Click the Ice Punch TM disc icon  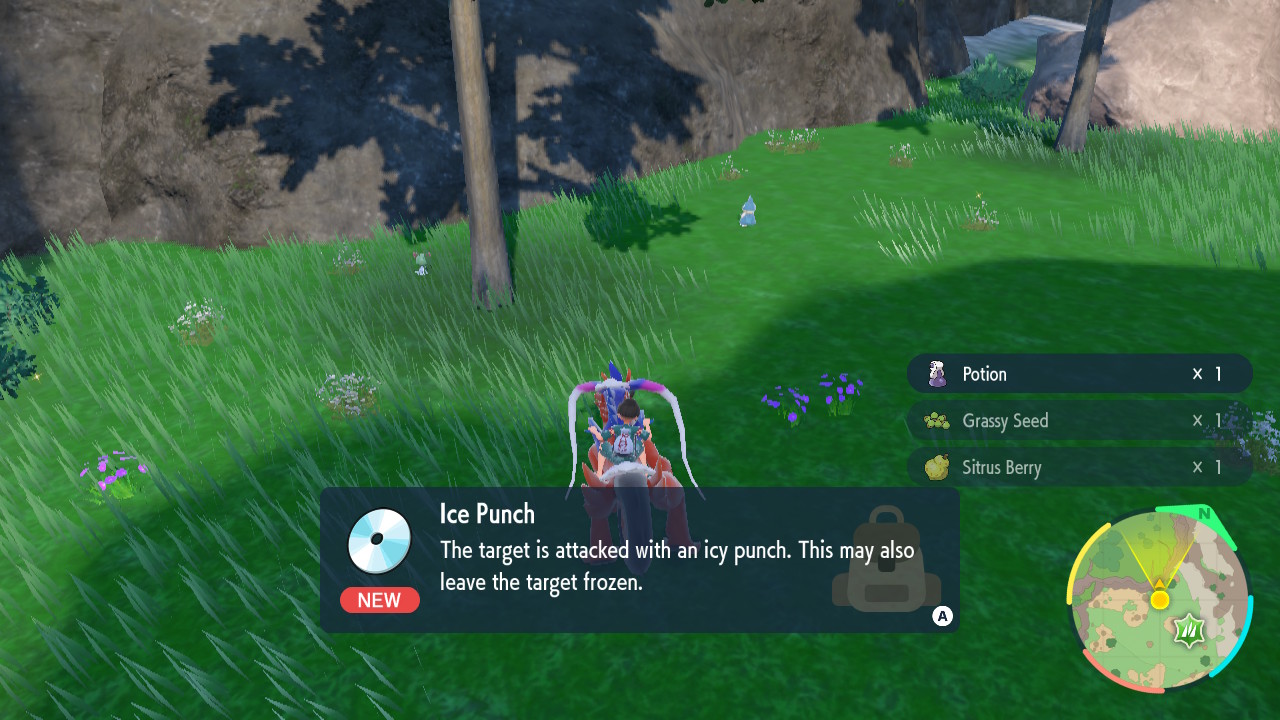click(380, 541)
